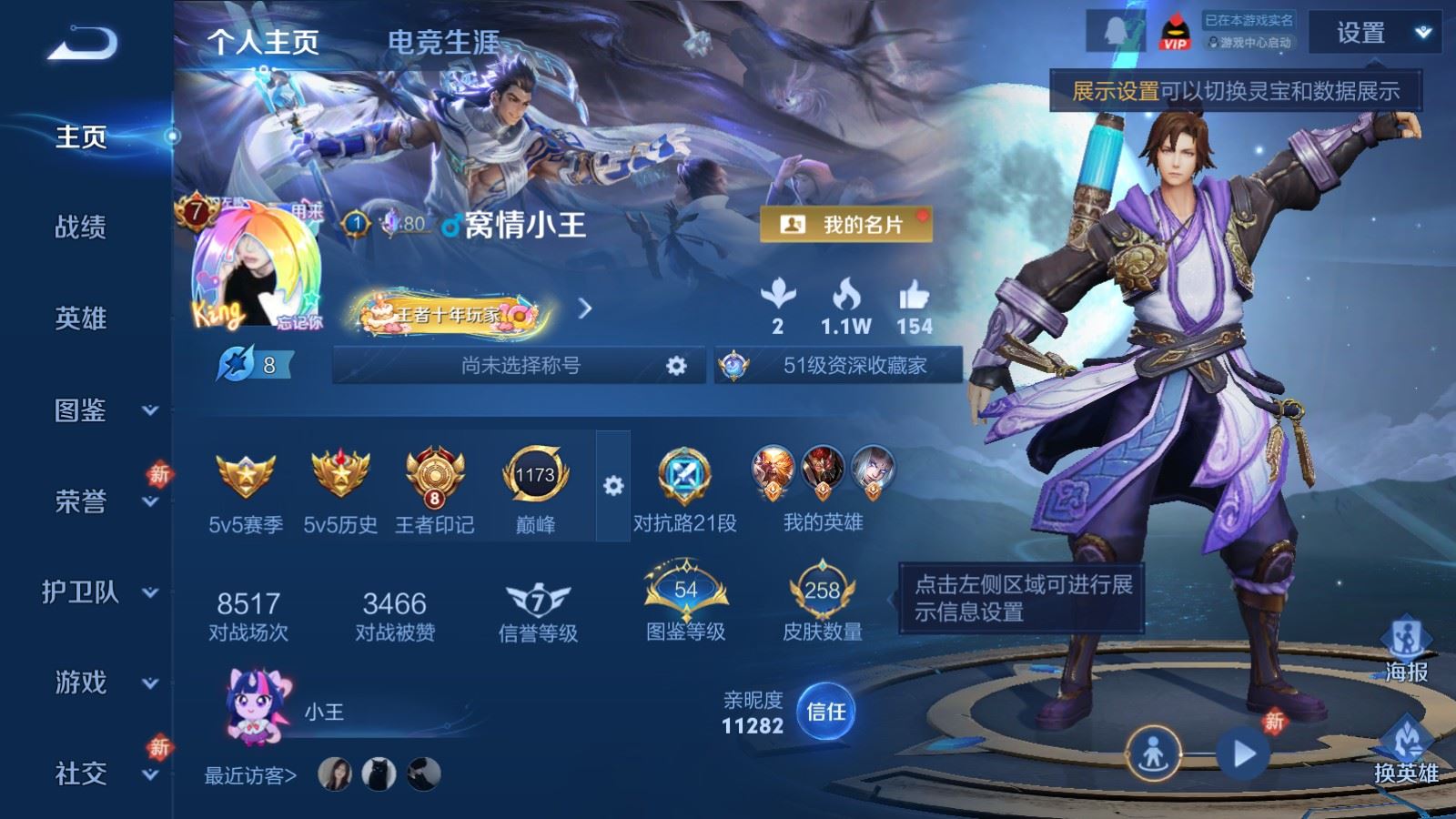Viewport: 1456px width, 819px height.
Task: Tap the 信任 intimacy button
Action: 825,712
